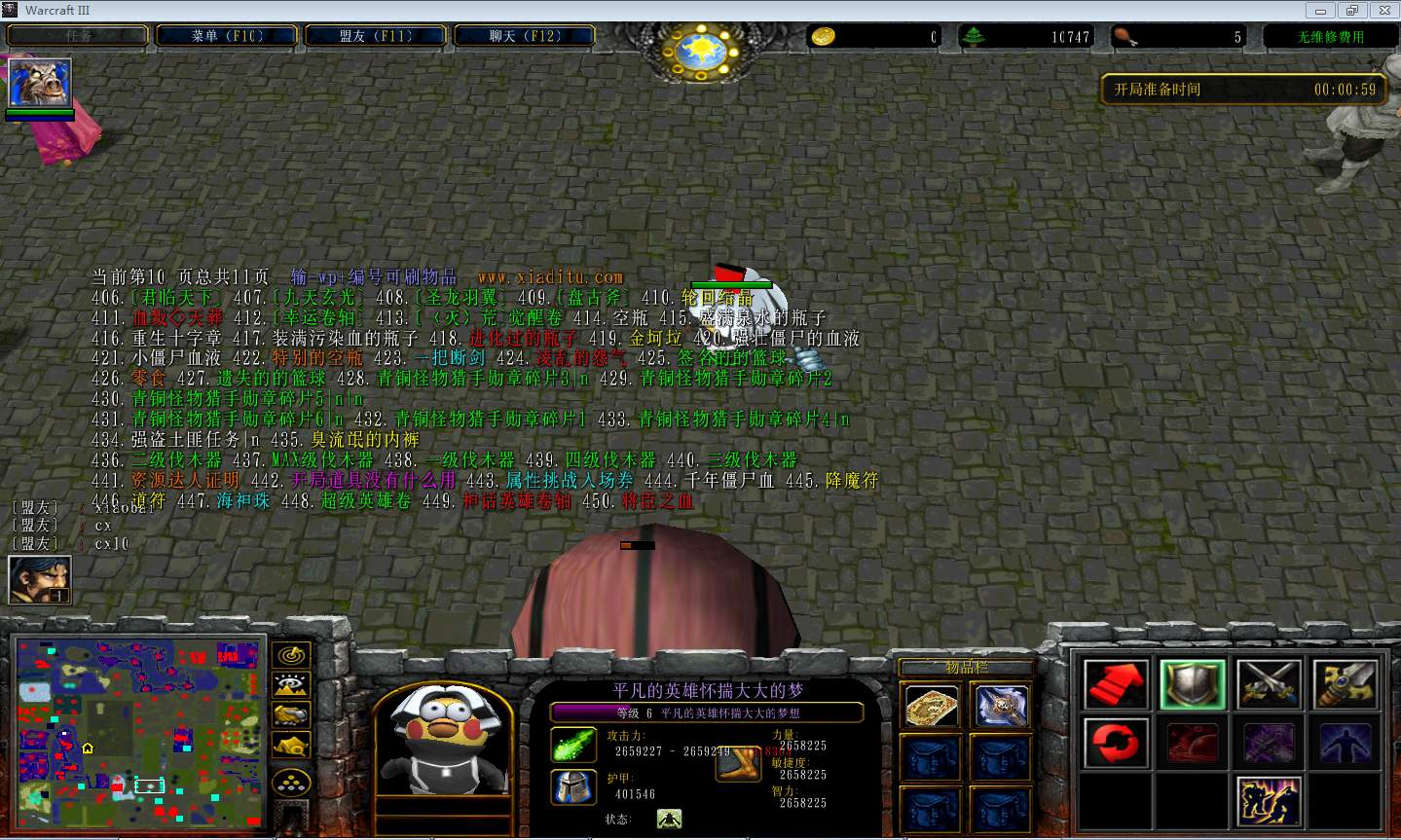The image size is (1401, 840).
Task: Select the crossed swords attack ability icon
Action: (x=1269, y=683)
